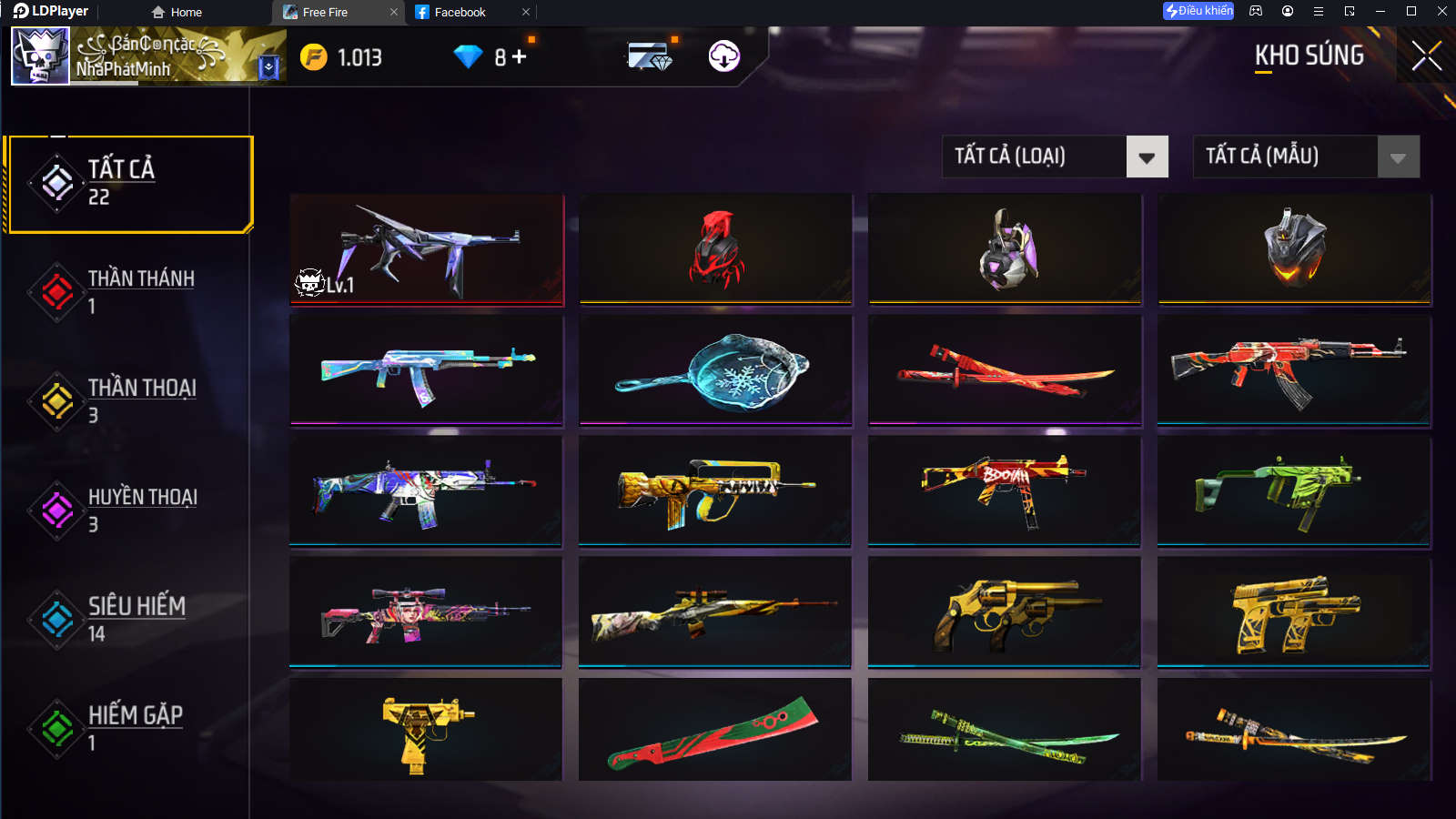Click the SIÊU HIẾM blue diamond icon
The width and height of the screenshot is (1456, 819).
[x=56, y=619]
